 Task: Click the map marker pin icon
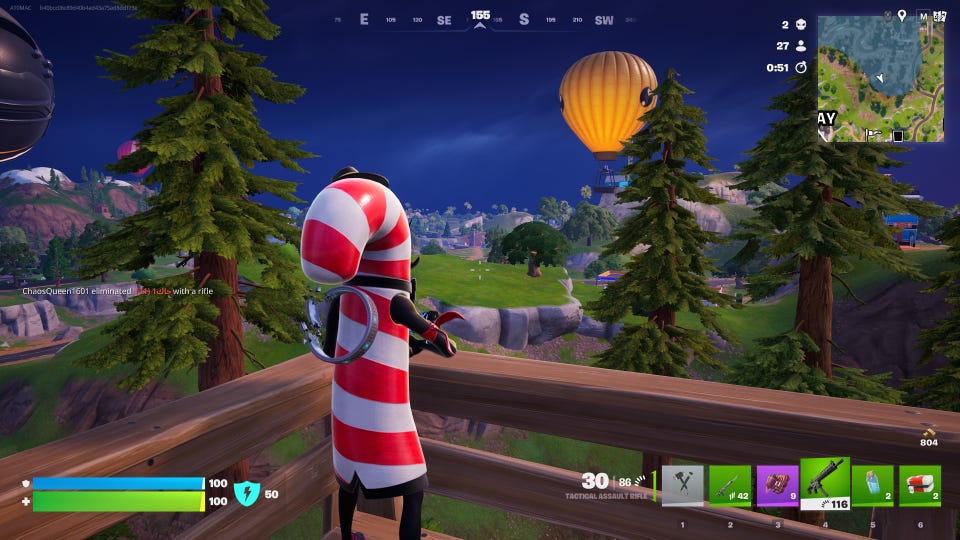901,15
